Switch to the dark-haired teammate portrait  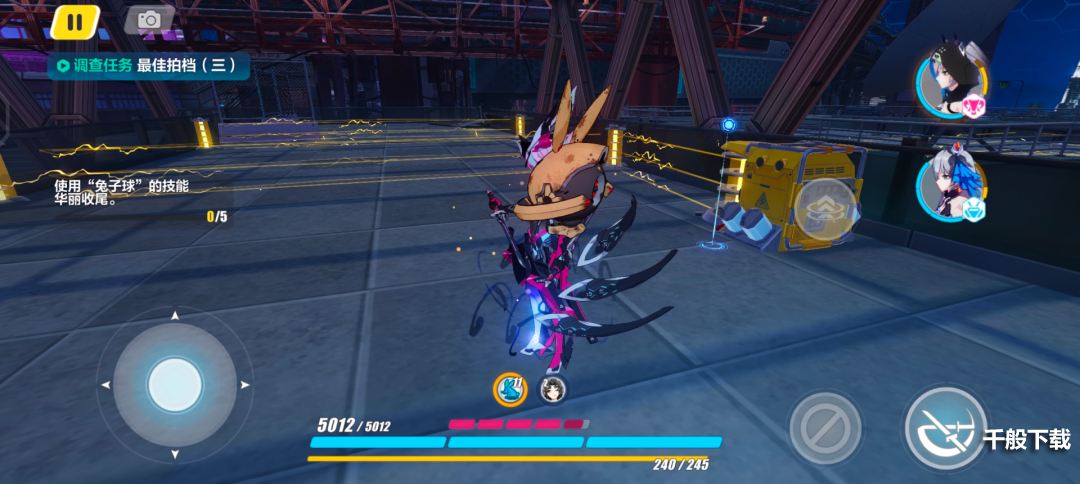pos(950,84)
